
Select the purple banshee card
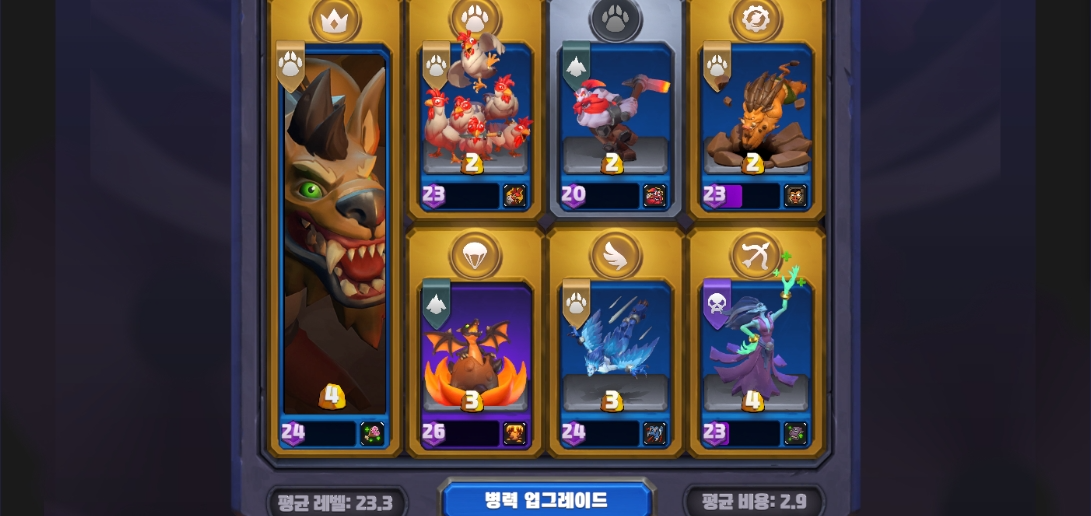pos(755,350)
